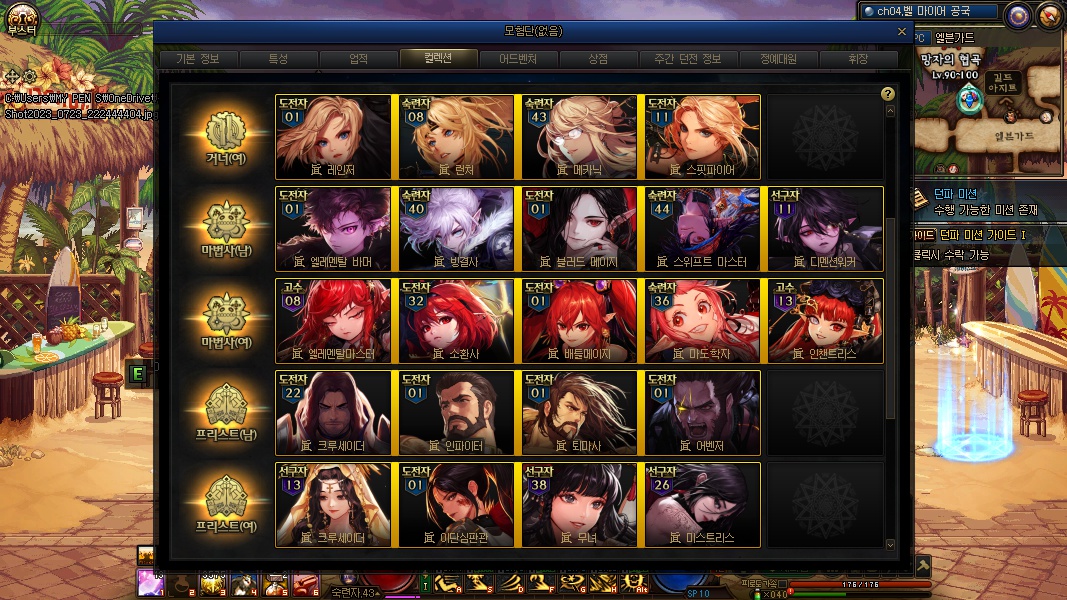
Task: Open the 휘장 tab
Action: [x=858, y=59]
